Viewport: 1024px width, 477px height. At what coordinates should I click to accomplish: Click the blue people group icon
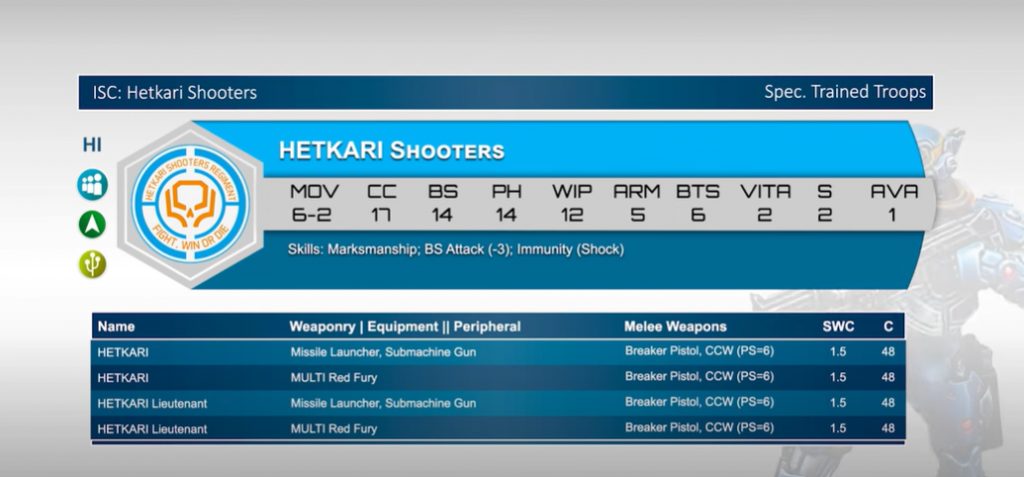[93, 185]
